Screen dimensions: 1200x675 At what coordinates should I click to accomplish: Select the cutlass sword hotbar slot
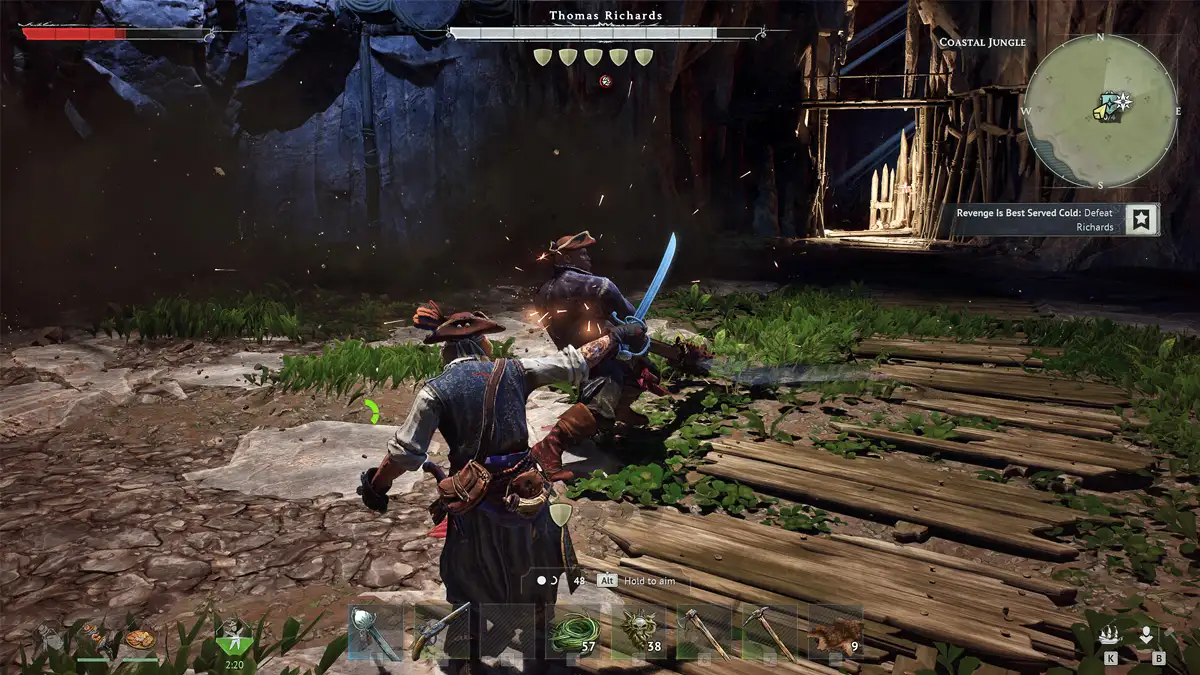[376, 632]
